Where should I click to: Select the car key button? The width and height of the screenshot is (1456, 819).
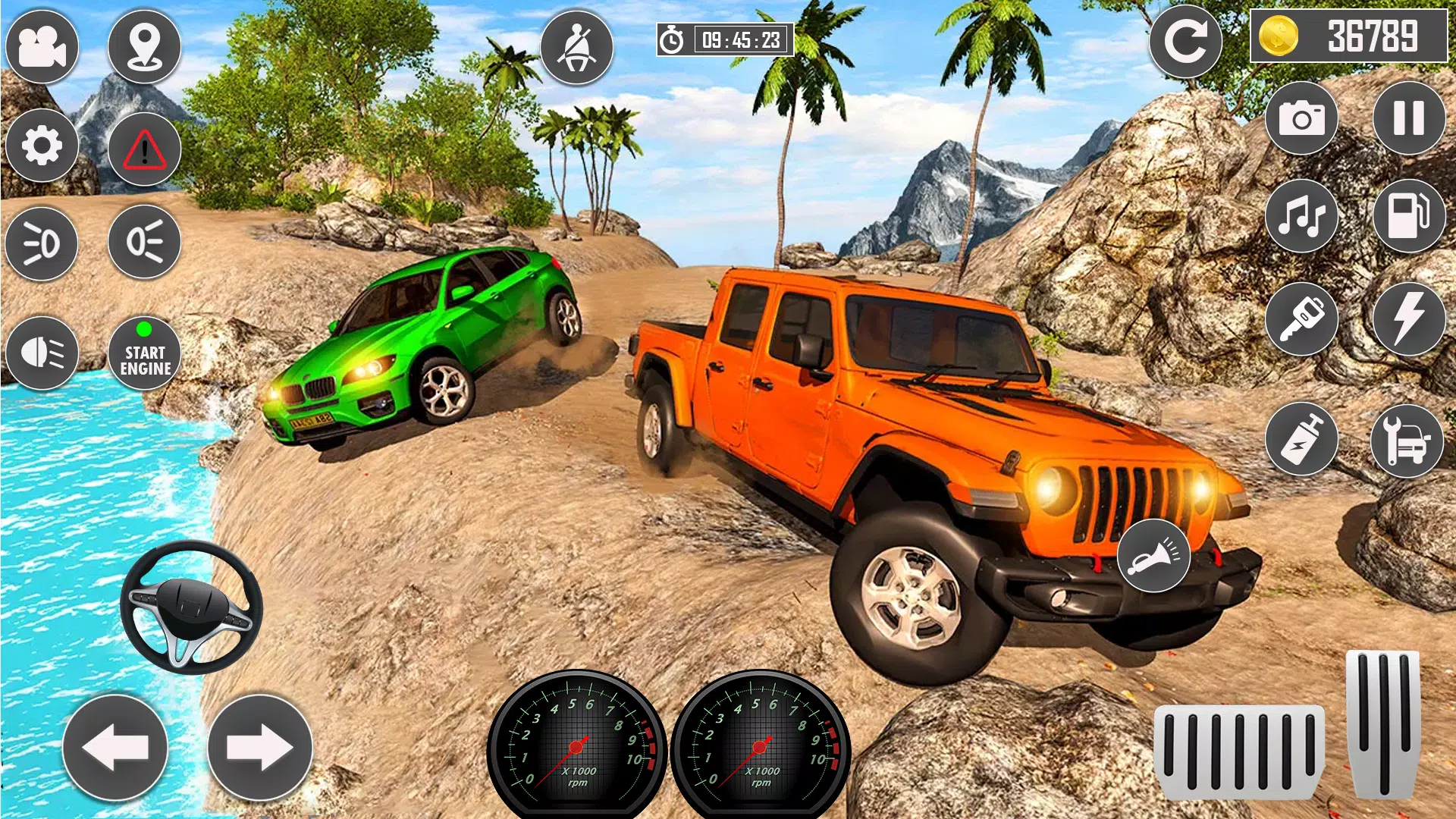pos(1301,318)
